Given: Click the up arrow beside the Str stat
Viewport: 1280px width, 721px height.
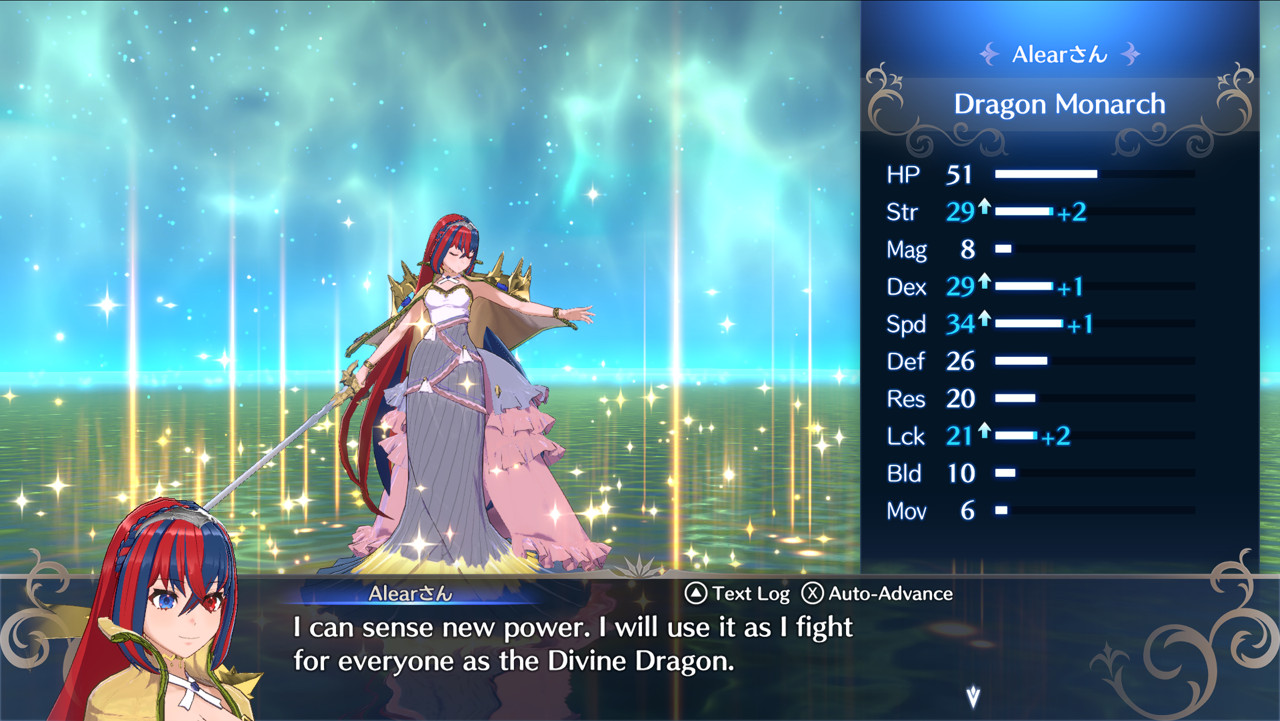Looking at the screenshot, I should [985, 209].
